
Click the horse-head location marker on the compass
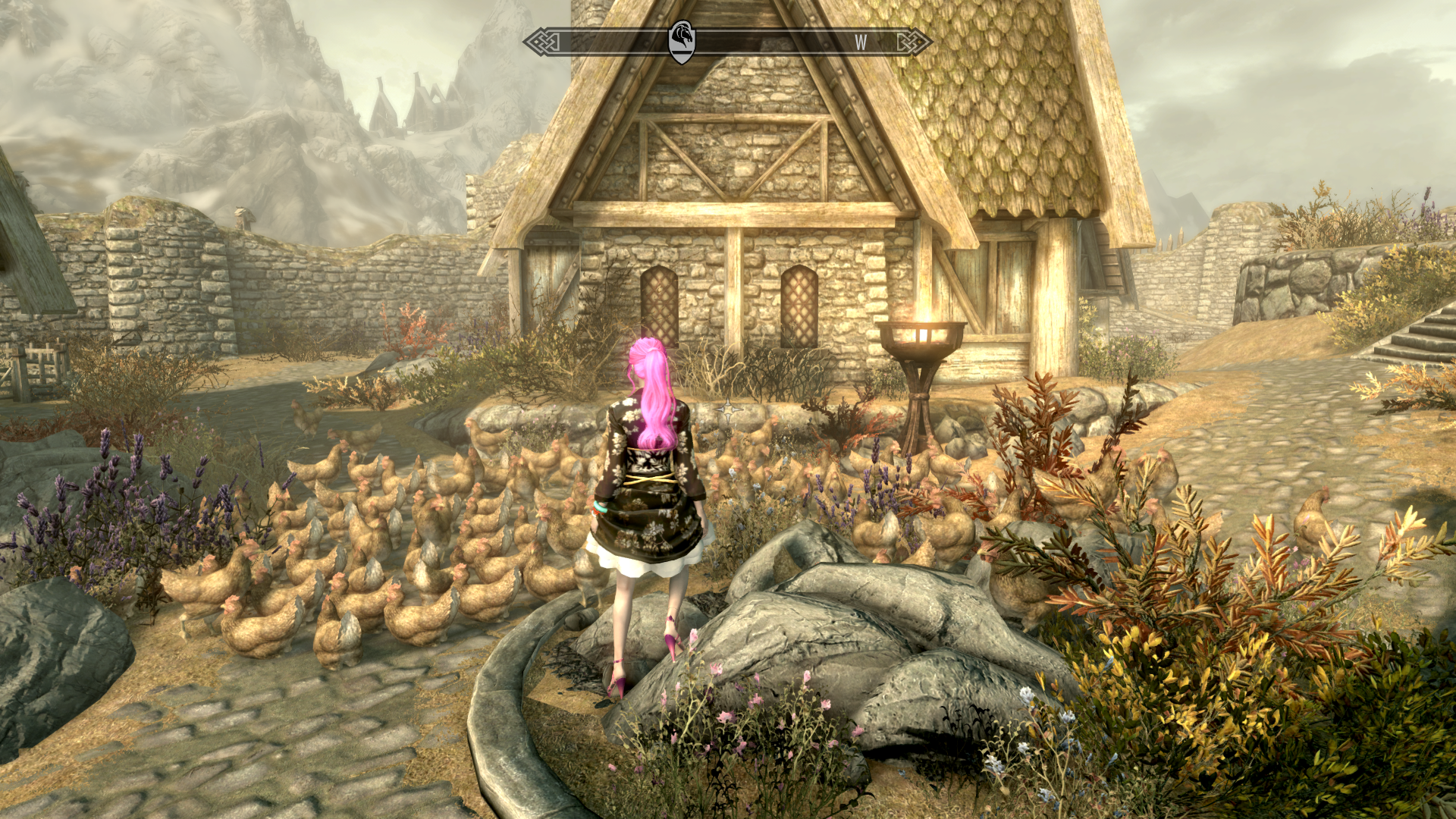coord(682,41)
